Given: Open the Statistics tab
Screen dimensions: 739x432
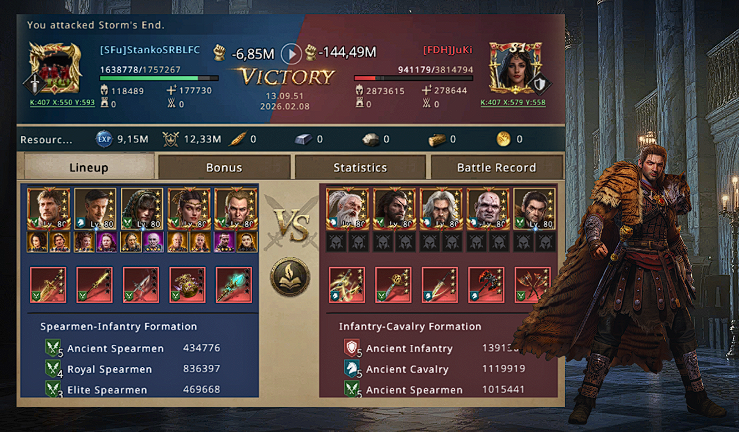Looking at the screenshot, I should [360, 167].
